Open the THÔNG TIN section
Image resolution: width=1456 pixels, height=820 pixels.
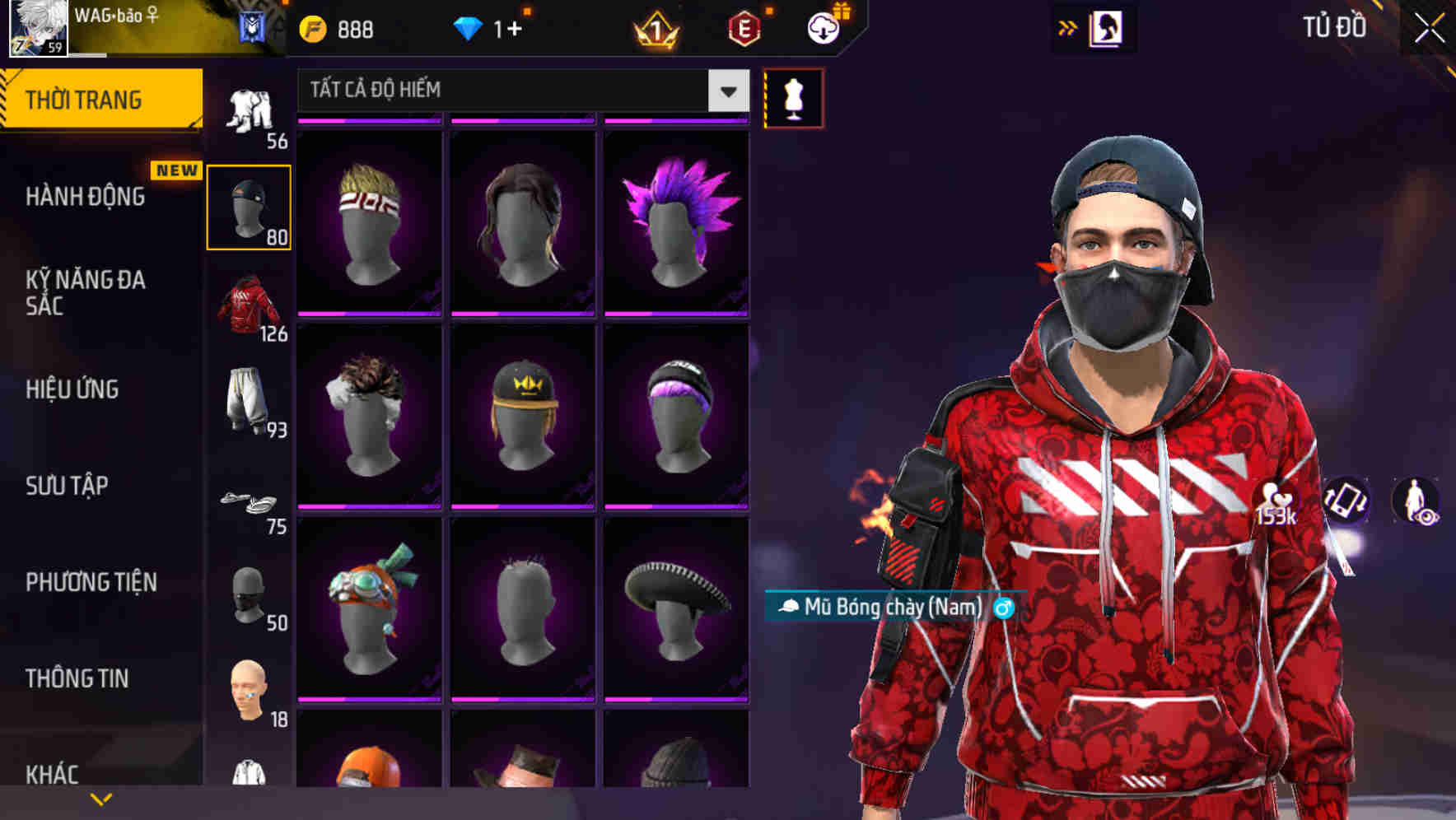click(x=78, y=678)
